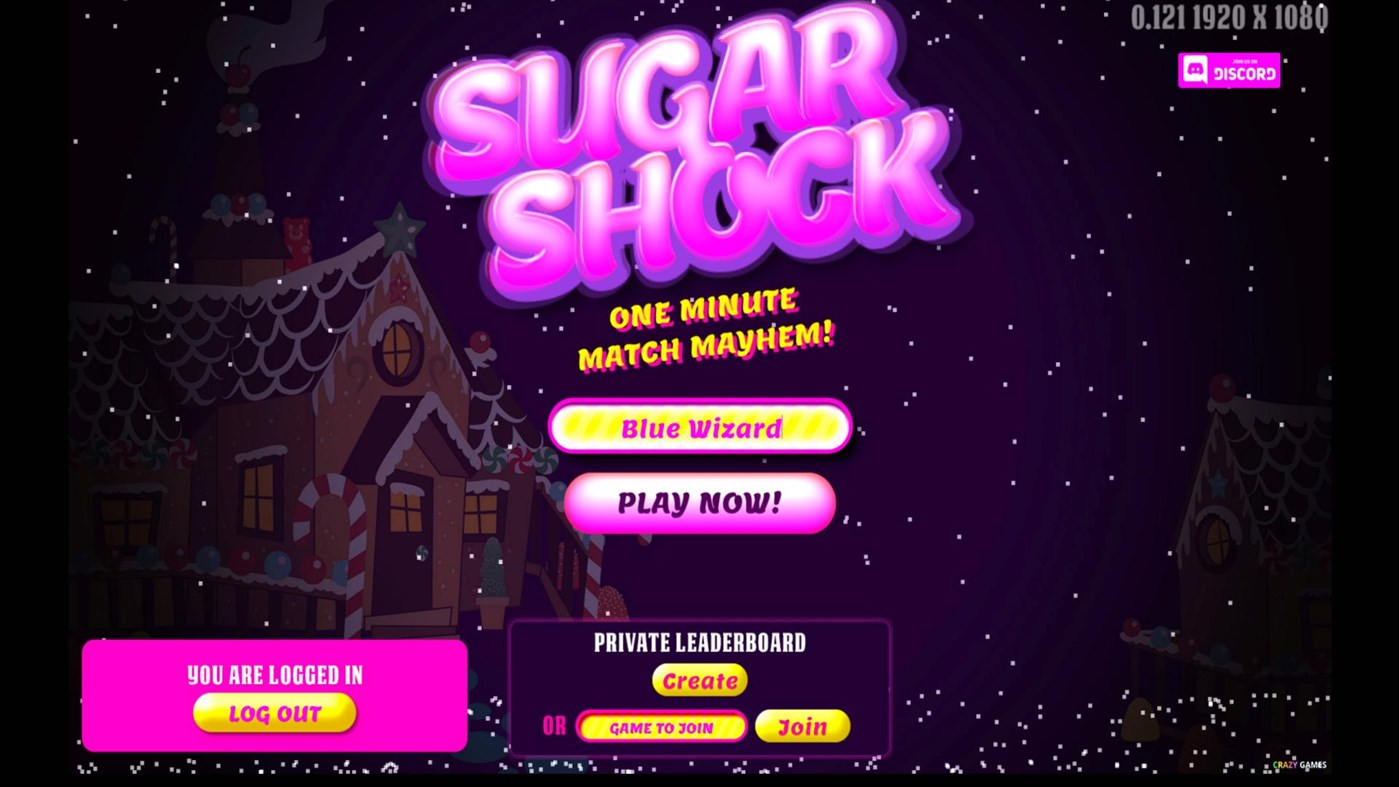Viewport: 1399px width, 787px height.
Task: Click the Create leaderboard button
Action: click(x=699, y=680)
